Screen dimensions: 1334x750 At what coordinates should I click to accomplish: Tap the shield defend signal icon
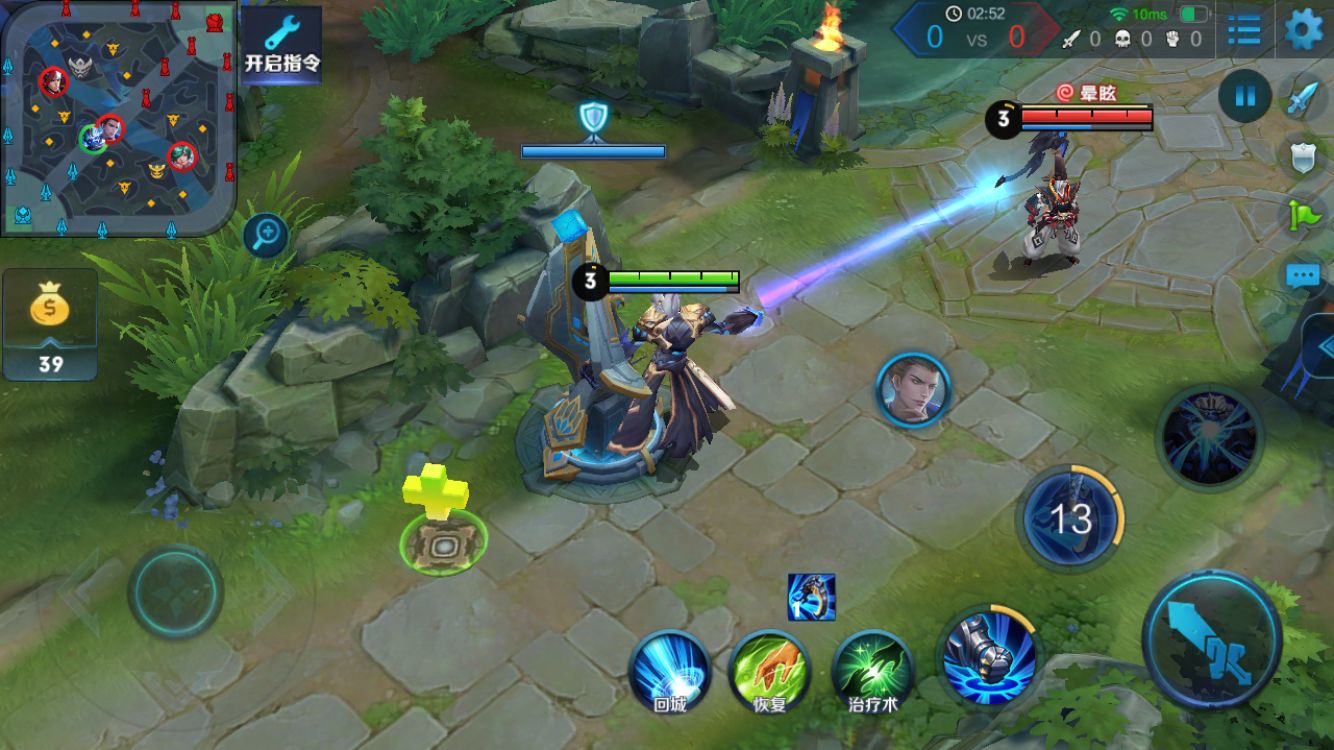click(1303, 157)
